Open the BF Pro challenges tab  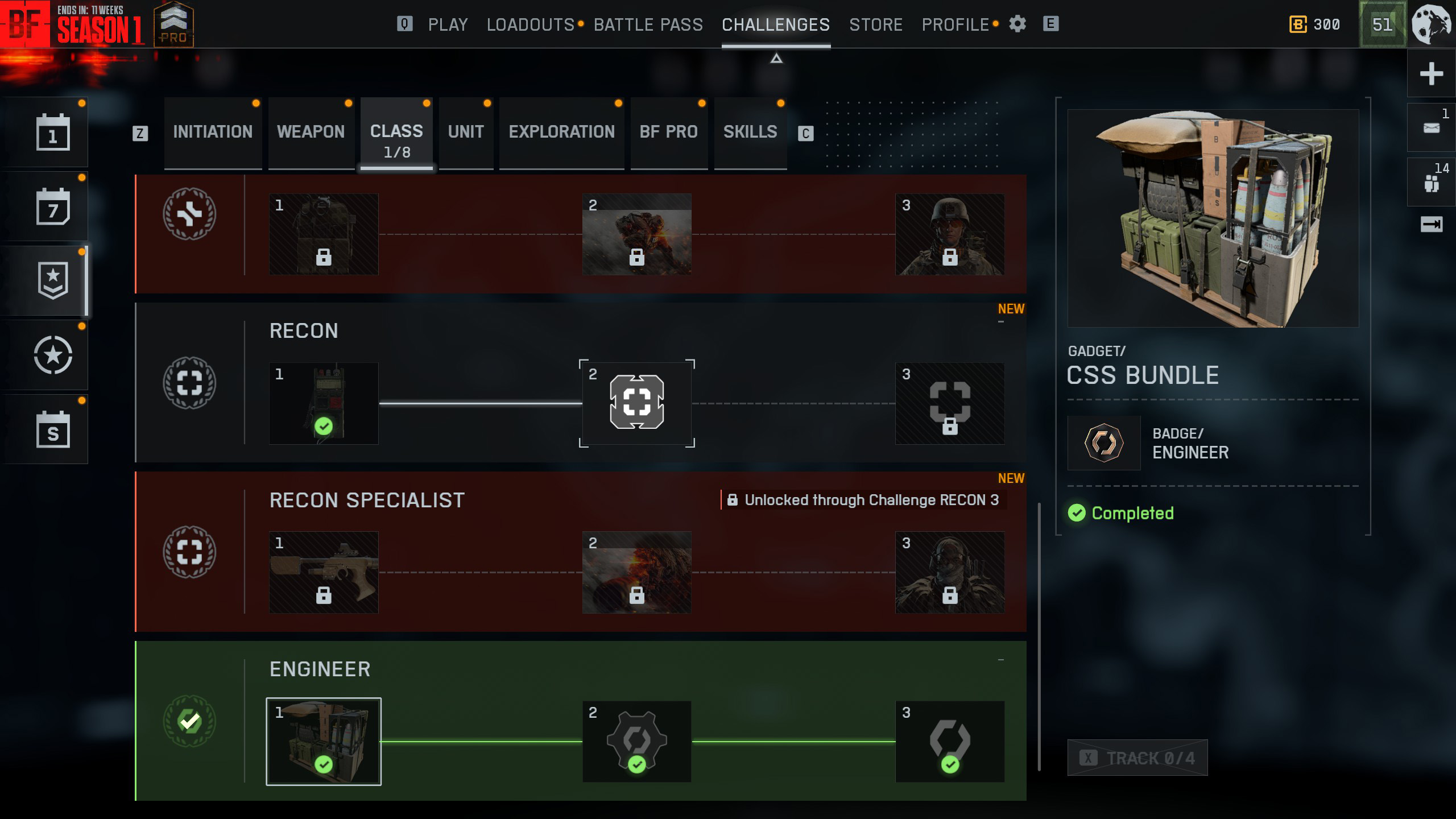668,132
